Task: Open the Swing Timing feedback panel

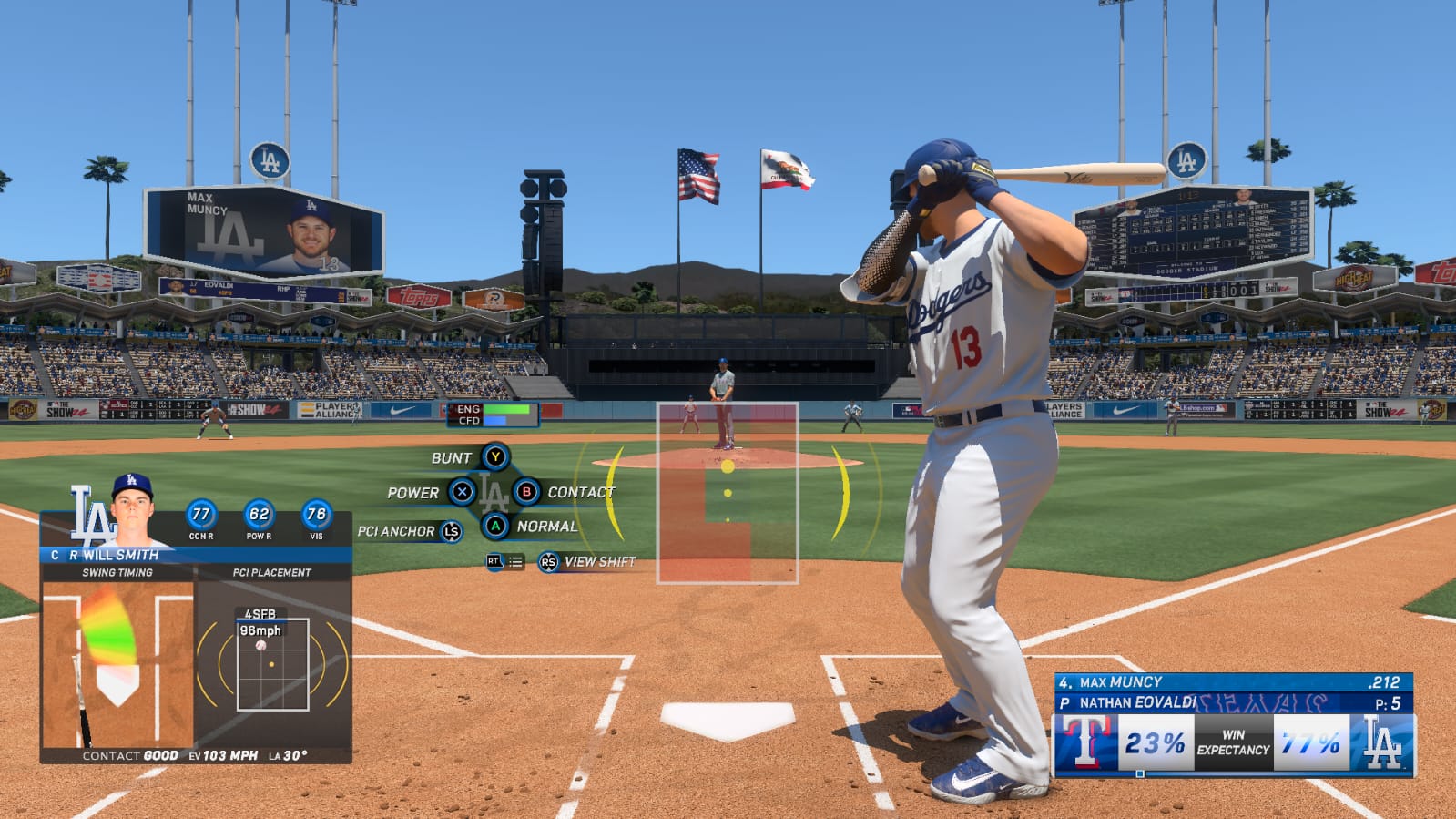Action: point(117,663)
